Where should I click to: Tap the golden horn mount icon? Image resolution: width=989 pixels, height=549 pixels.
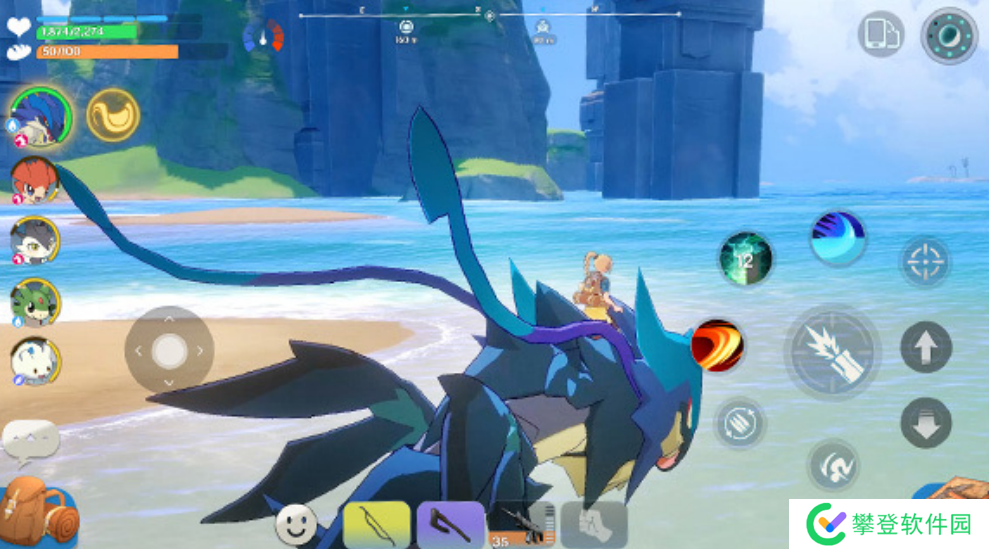[113, 115]
